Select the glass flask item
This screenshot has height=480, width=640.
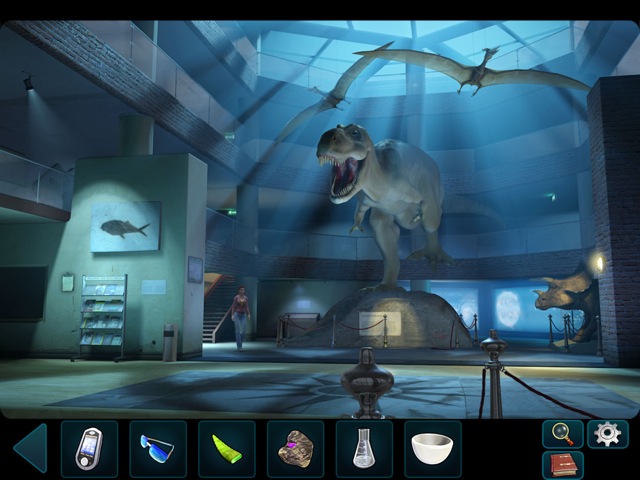click(x=364, y=448)
